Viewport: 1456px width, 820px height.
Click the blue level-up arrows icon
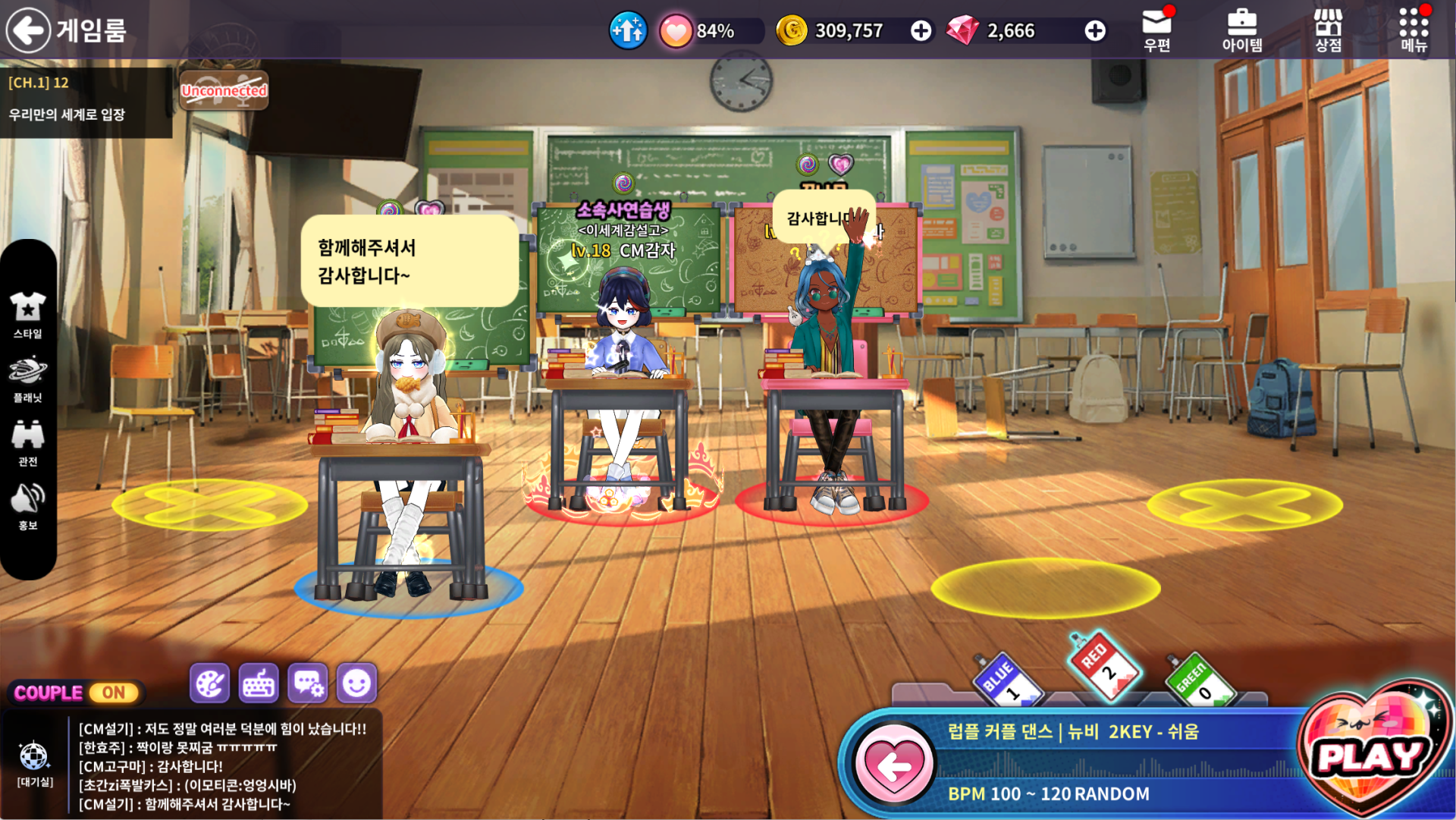[x=628, y=30]
